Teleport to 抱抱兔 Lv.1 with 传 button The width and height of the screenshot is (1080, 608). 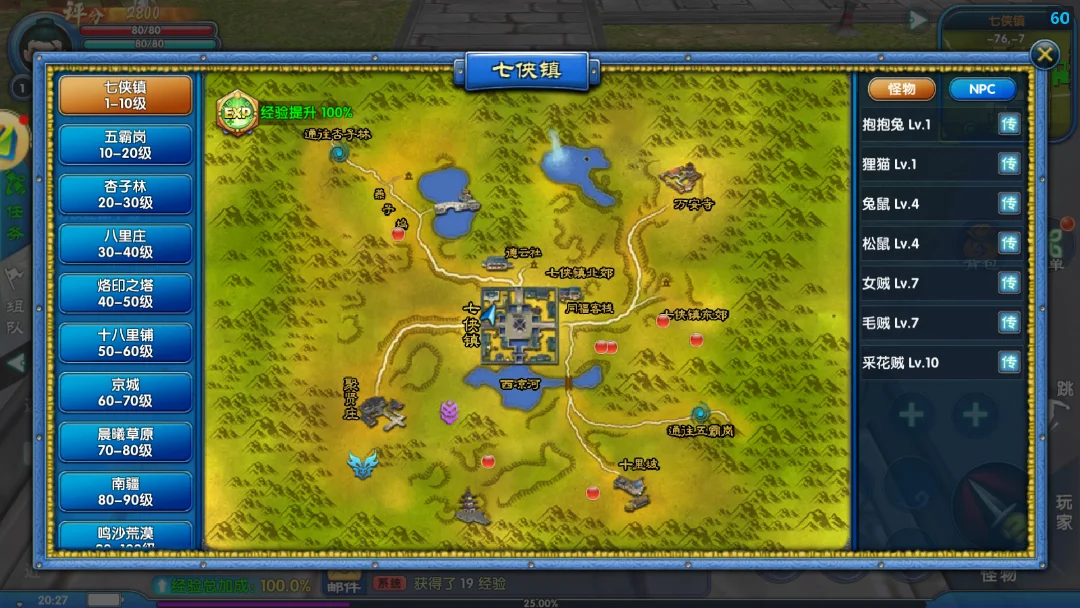coord(1009,125)
